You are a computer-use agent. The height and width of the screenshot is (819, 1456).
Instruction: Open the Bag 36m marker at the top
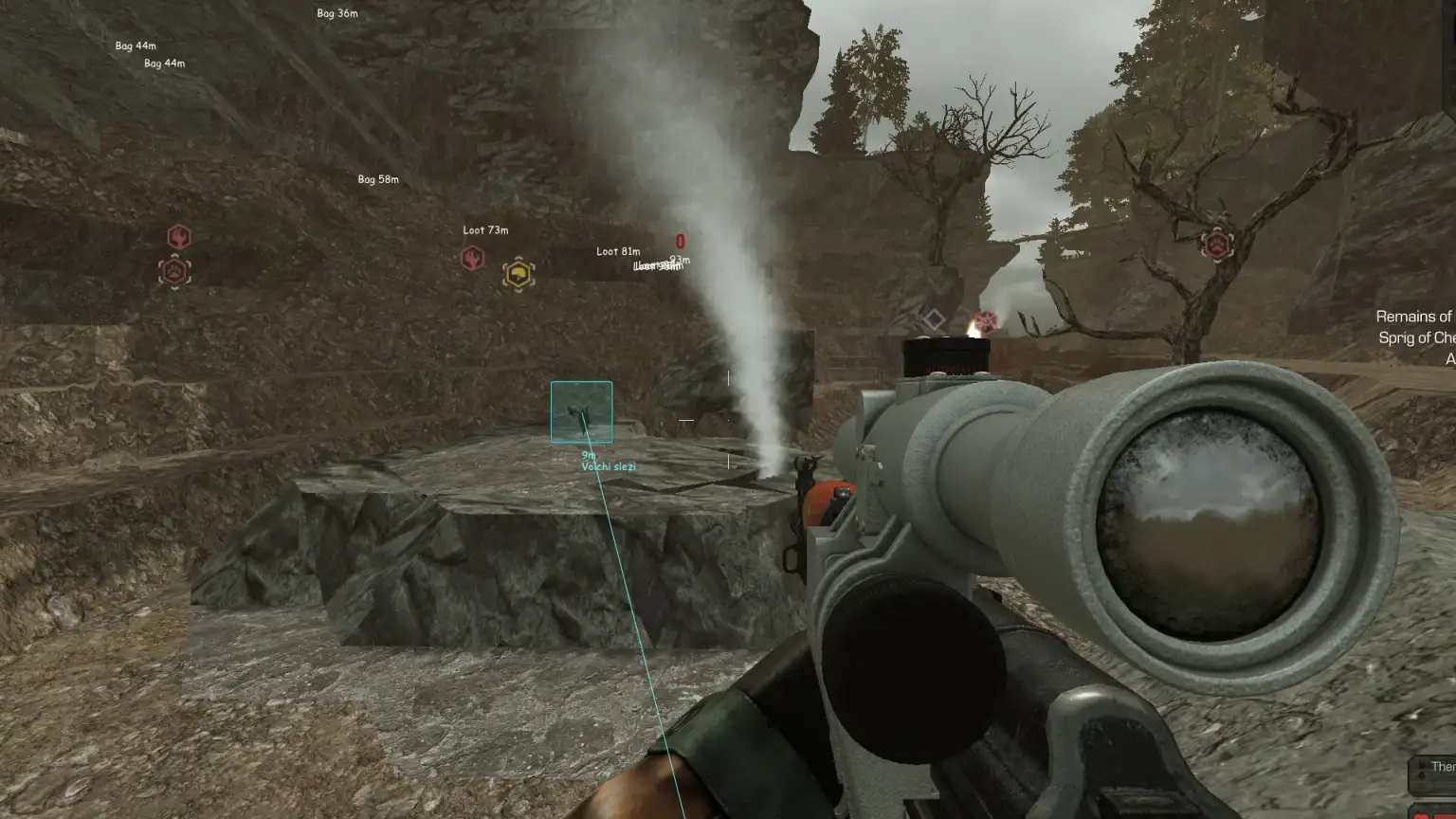click(x=336, y=13)
